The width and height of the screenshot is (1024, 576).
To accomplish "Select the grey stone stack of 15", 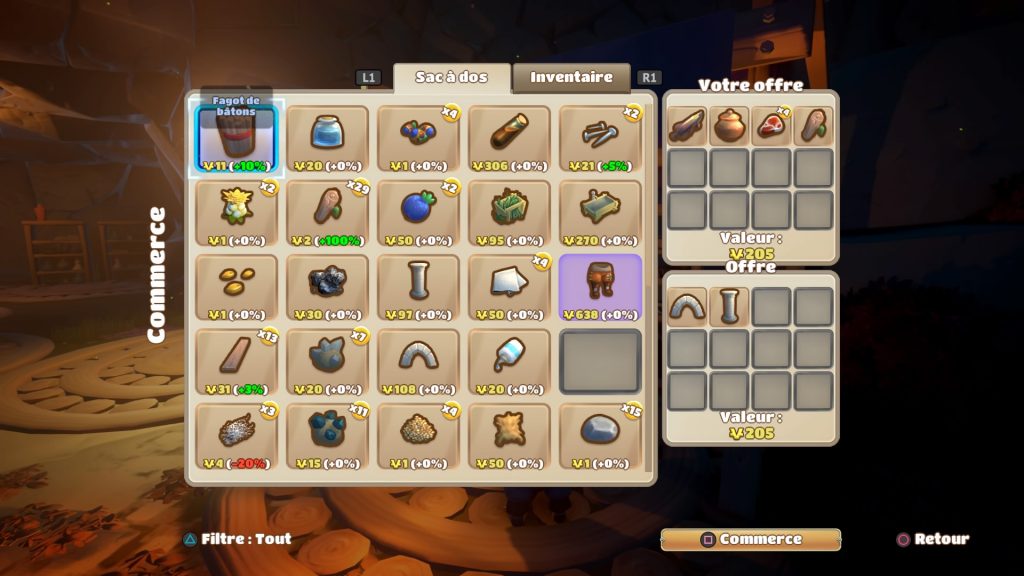I will tap(600, 435).
